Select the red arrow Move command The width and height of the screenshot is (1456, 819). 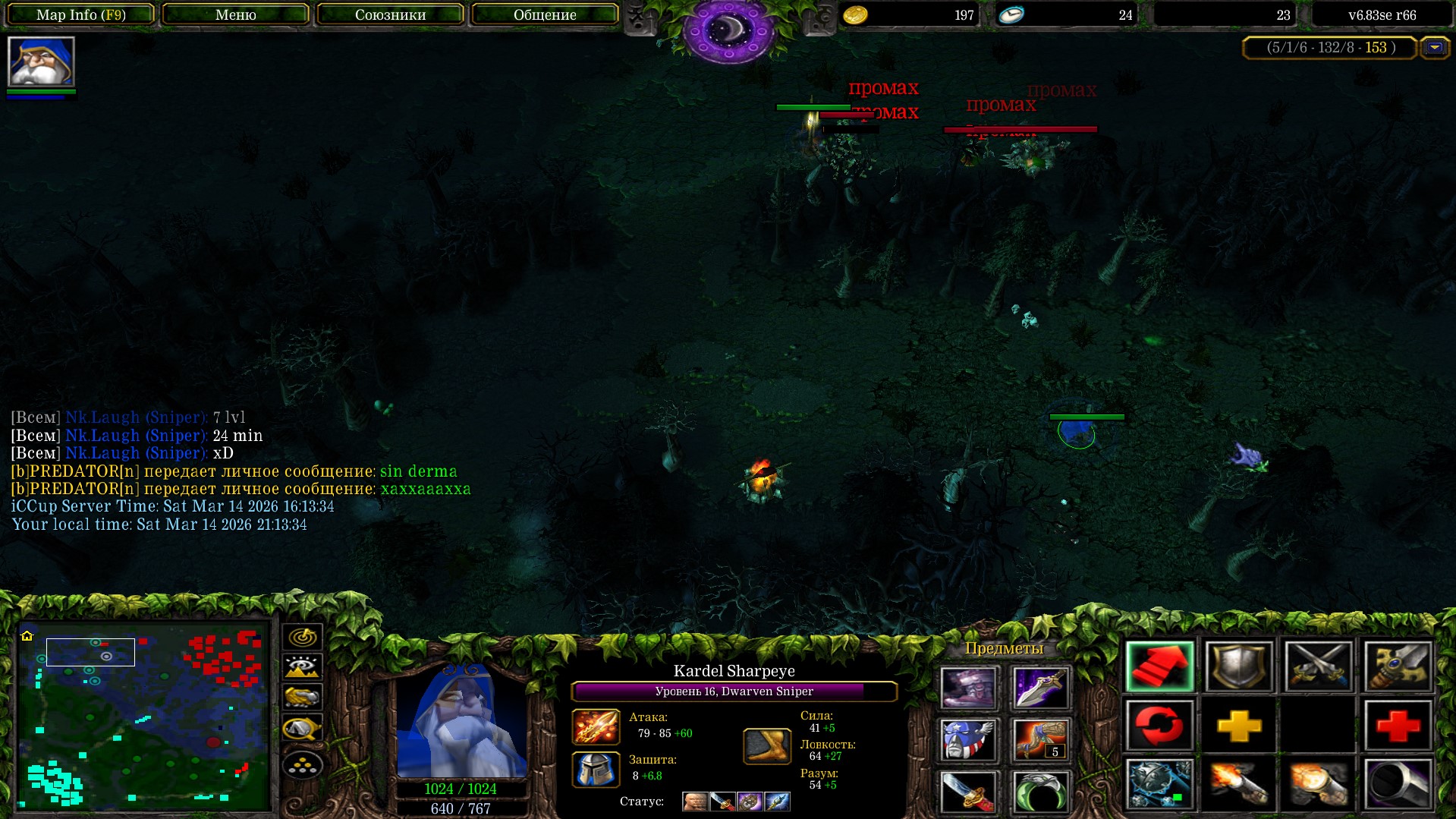pos(1159,667)
